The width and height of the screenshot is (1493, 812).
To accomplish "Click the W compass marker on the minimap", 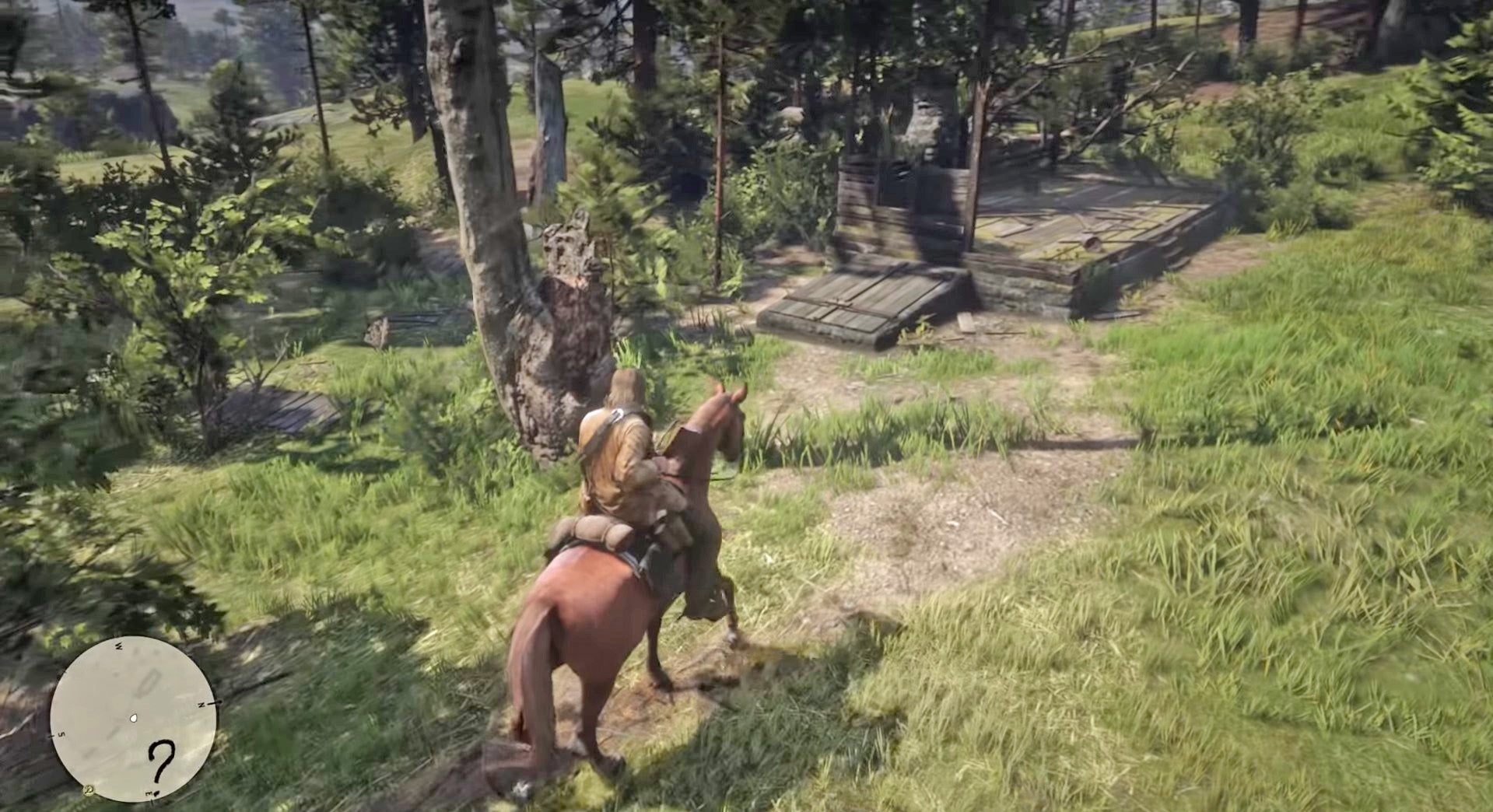I will coord(119,646).
